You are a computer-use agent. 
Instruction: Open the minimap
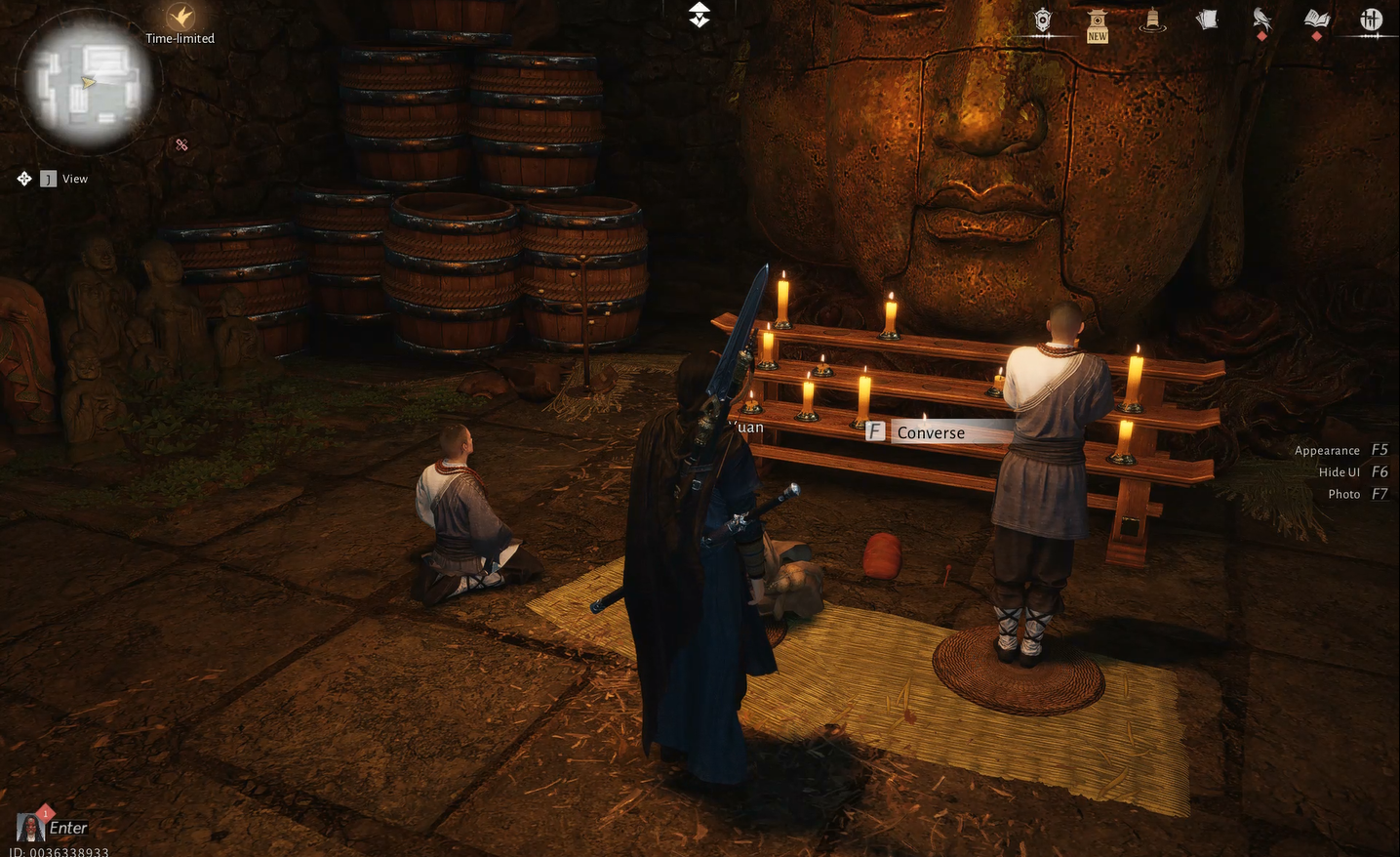pyautogui.click(x=88, y=82)
